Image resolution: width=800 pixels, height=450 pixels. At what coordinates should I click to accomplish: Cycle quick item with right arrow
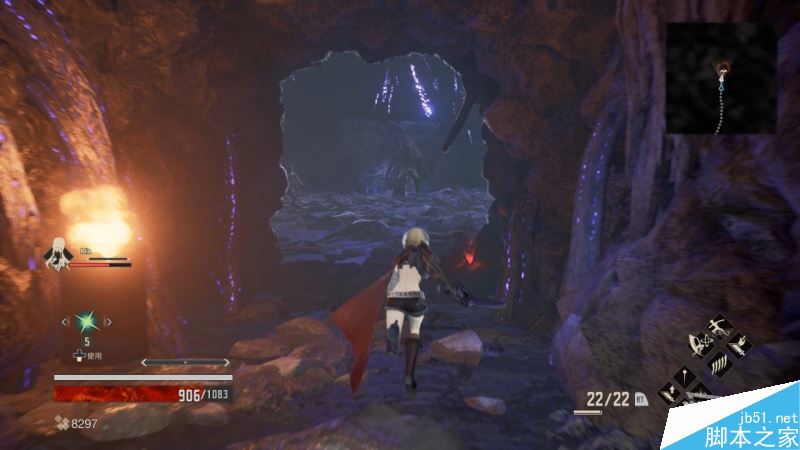click(109, 322)
